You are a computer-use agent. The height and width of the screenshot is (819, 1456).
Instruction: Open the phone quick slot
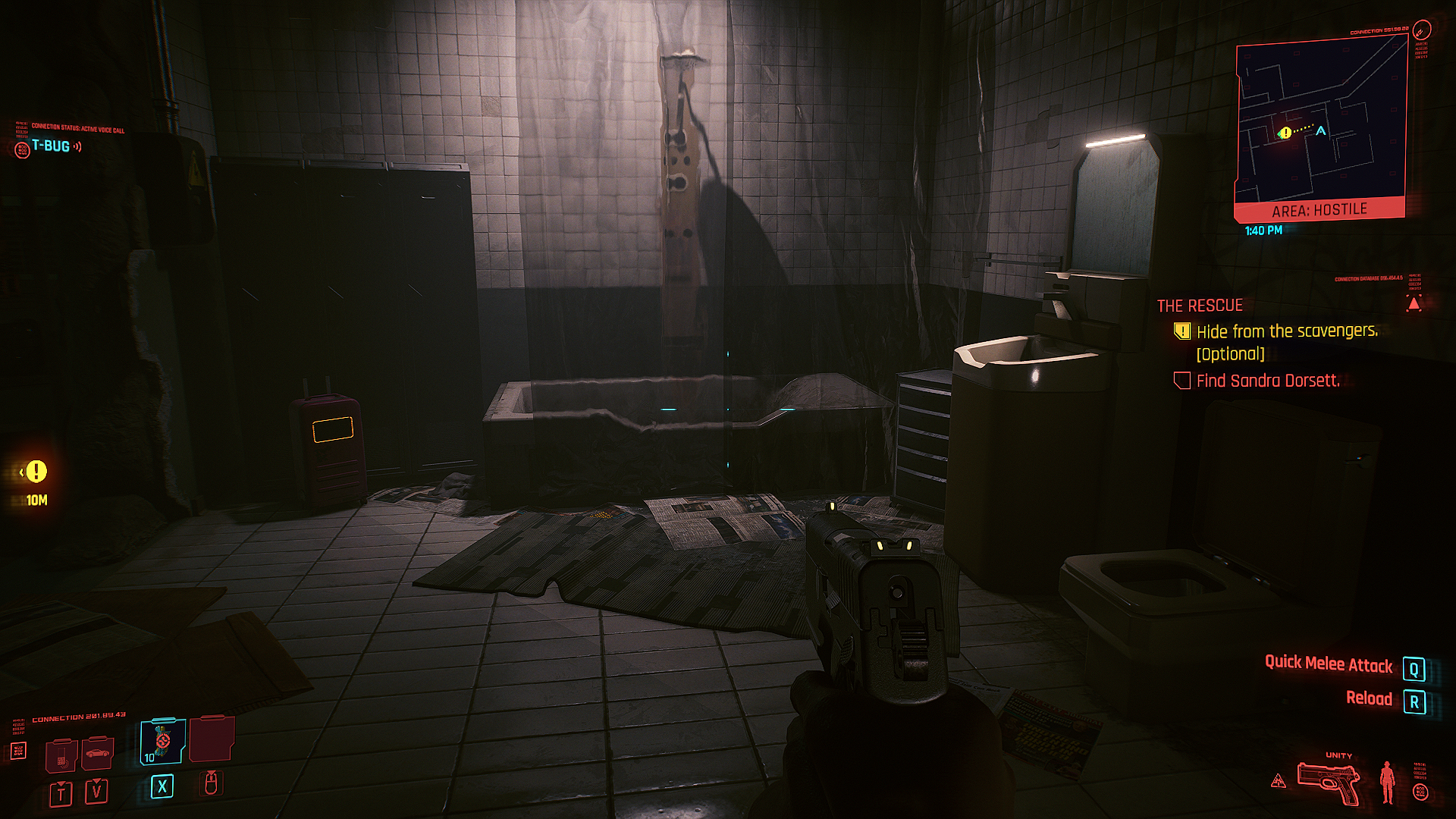(61, 755)
